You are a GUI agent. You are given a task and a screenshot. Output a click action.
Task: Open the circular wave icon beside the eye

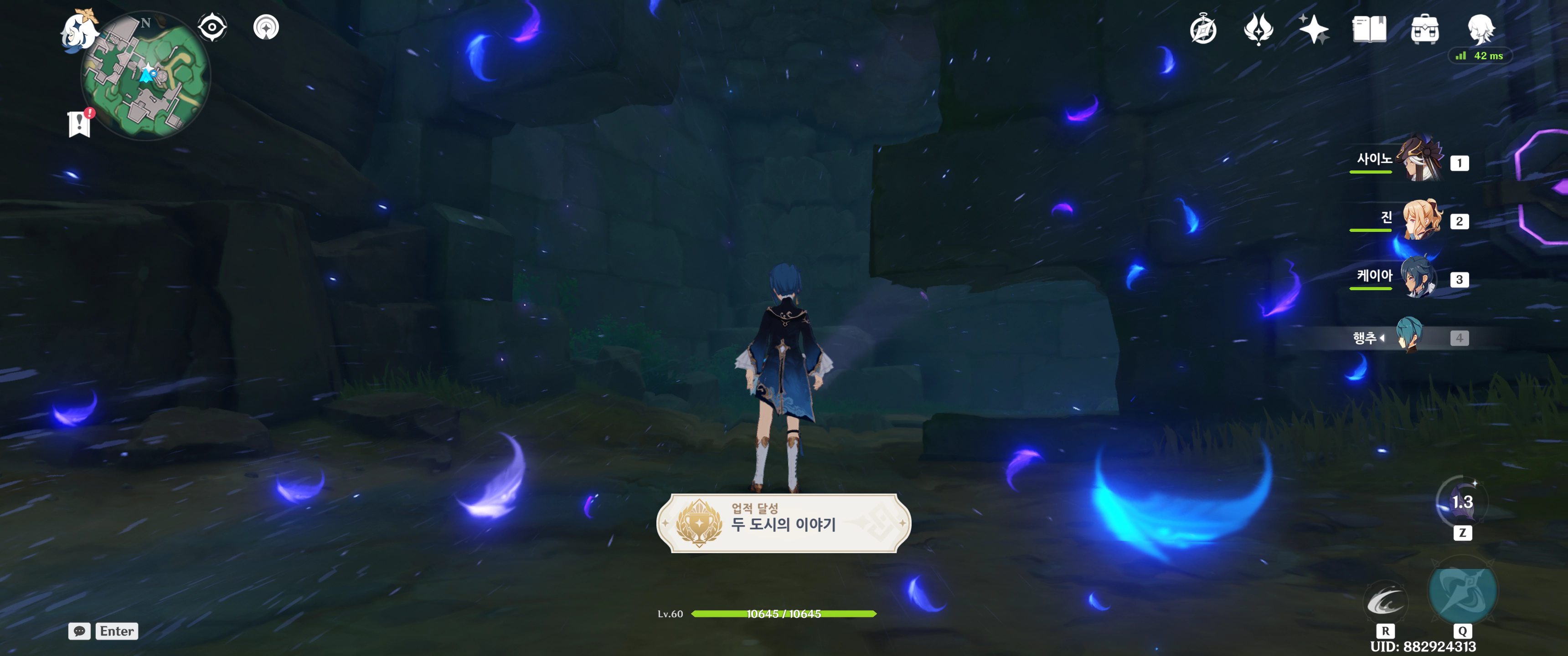tap(266, 27)
